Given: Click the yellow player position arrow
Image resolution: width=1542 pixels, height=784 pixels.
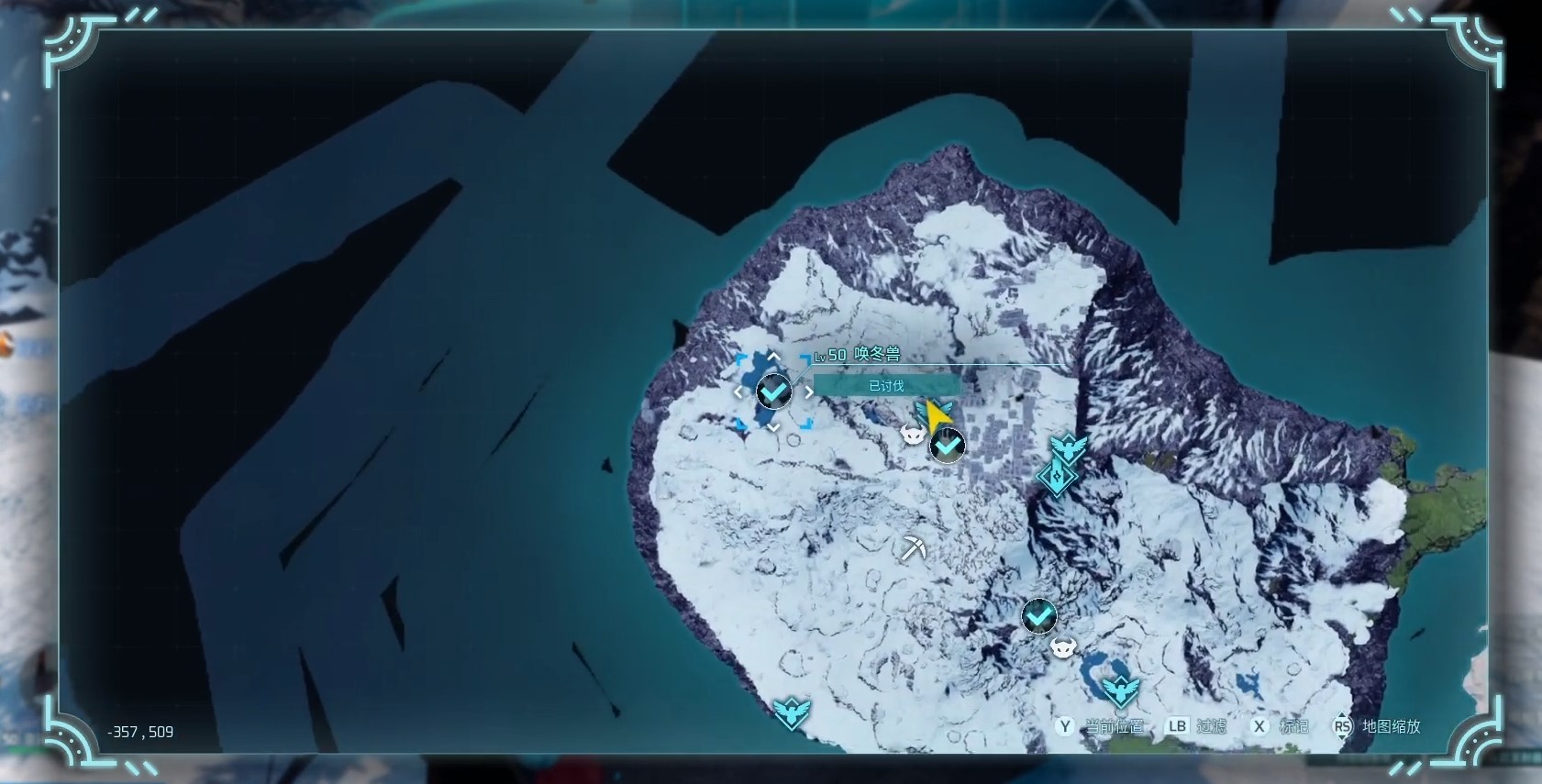Looking at the screenshot, I should (x=937, y=417).
